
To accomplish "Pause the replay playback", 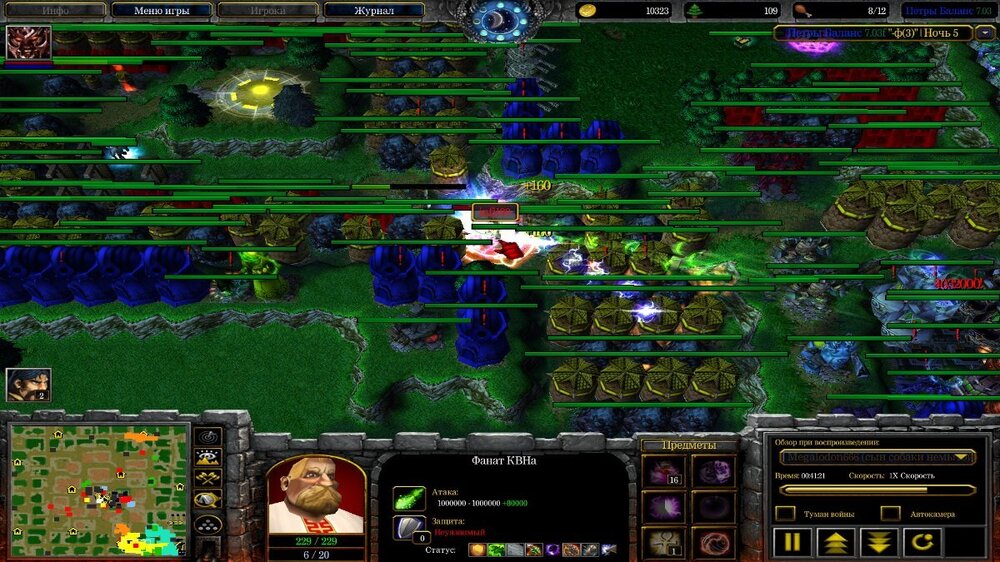I will (791, 543).
